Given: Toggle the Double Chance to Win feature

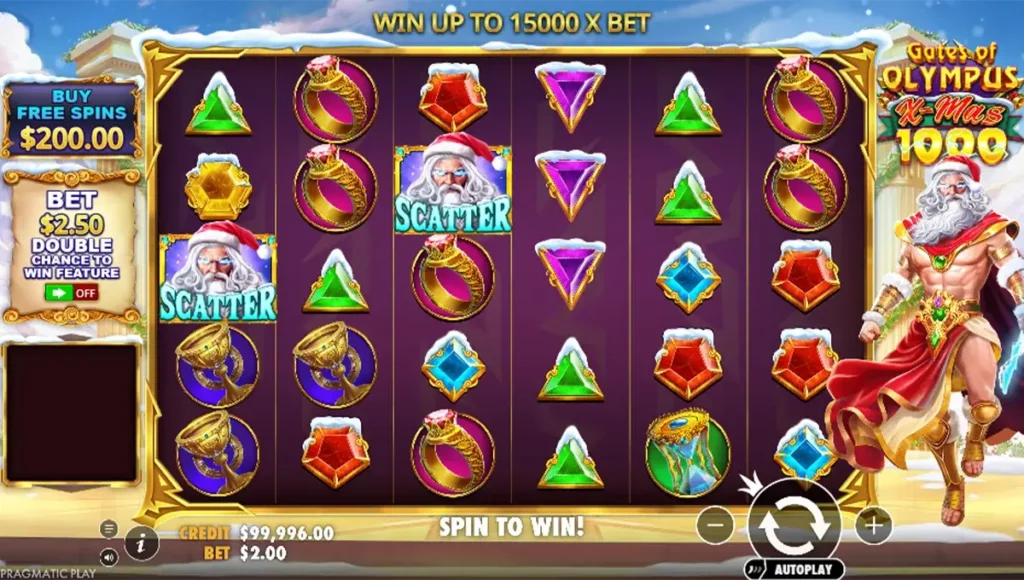Looking at the screenshot, I should [x=71, y=293].
